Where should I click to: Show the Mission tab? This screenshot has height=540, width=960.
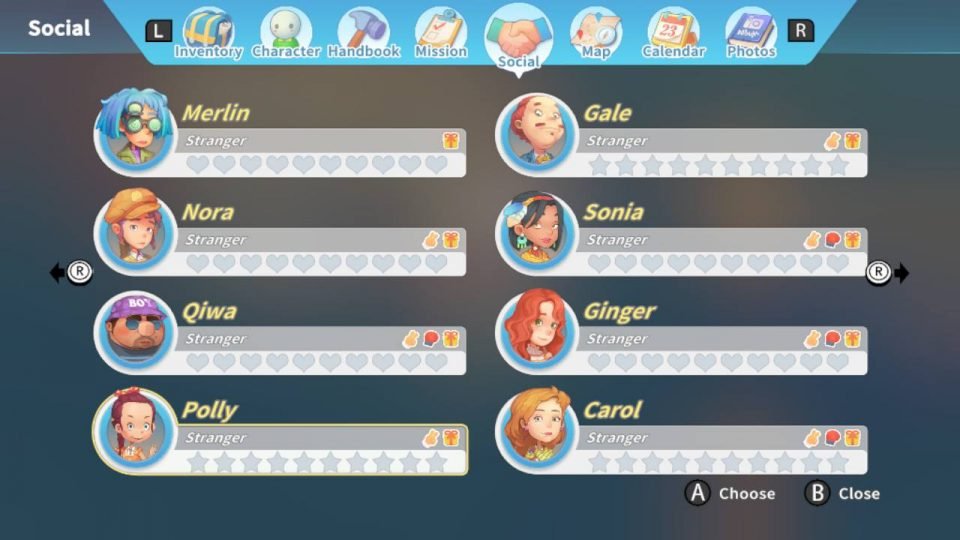(440, 34)
